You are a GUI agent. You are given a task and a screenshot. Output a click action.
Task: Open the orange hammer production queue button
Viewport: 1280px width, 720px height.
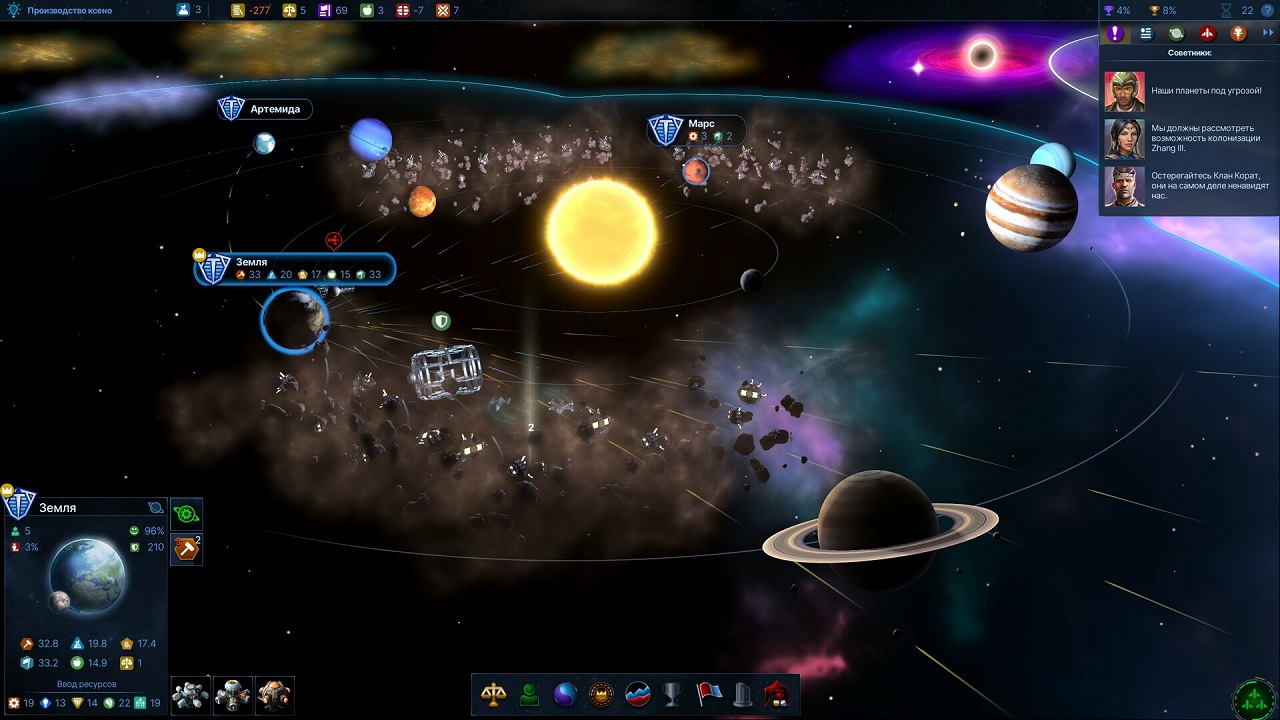(x=186, y=549)
